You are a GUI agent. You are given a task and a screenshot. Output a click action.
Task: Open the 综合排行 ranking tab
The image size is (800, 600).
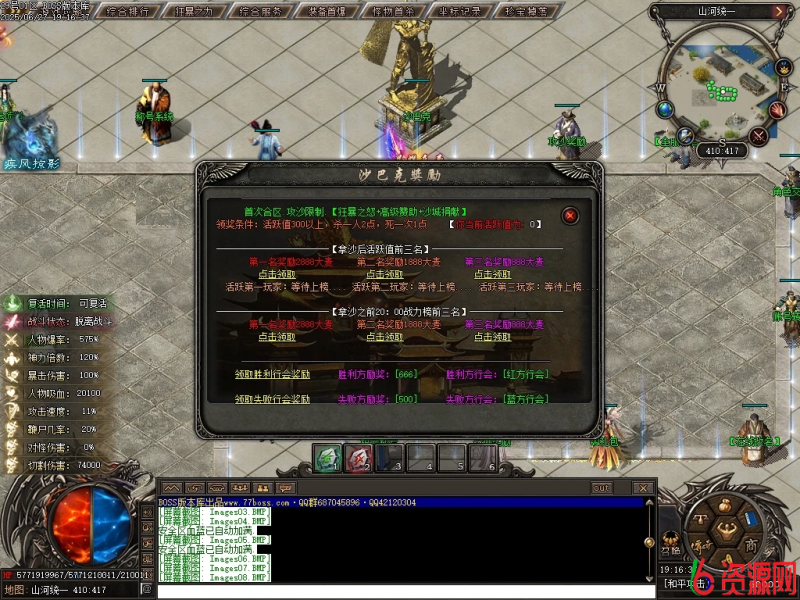click(x=128, y=12)
